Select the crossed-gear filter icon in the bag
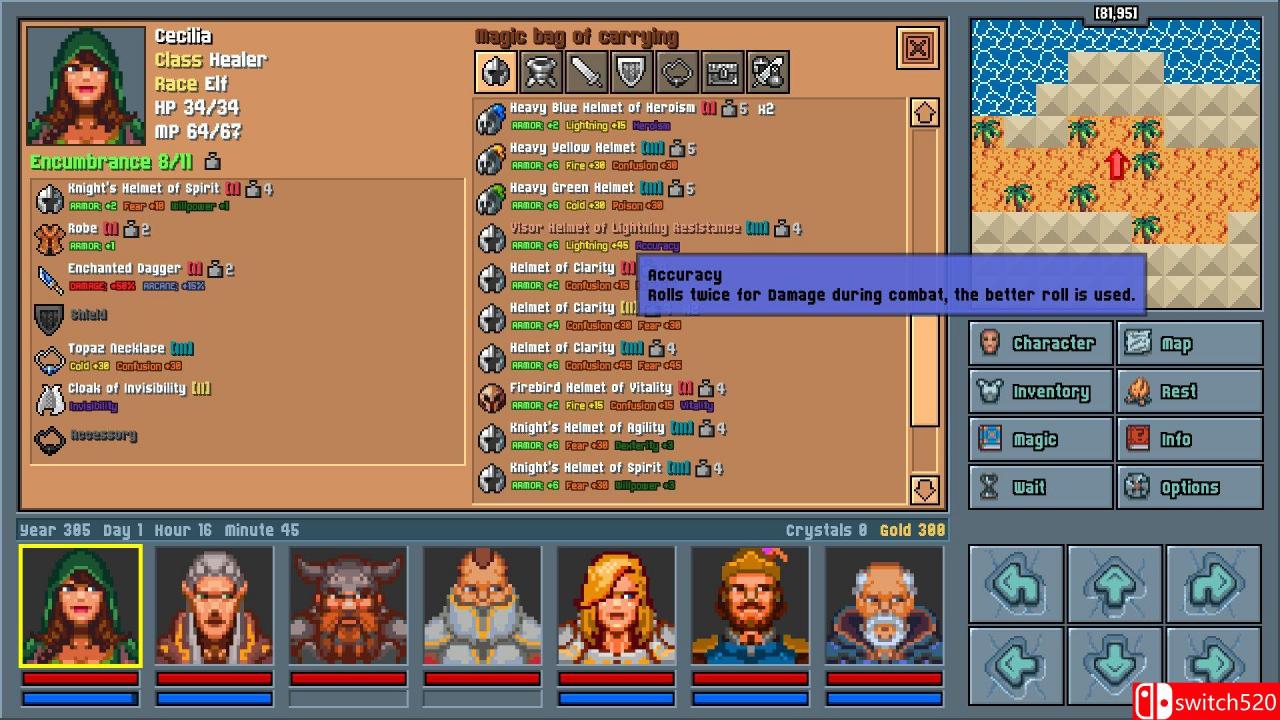The height and width of the screenshot is (720, 1280). pyautogui.click(x=766, y=71)
